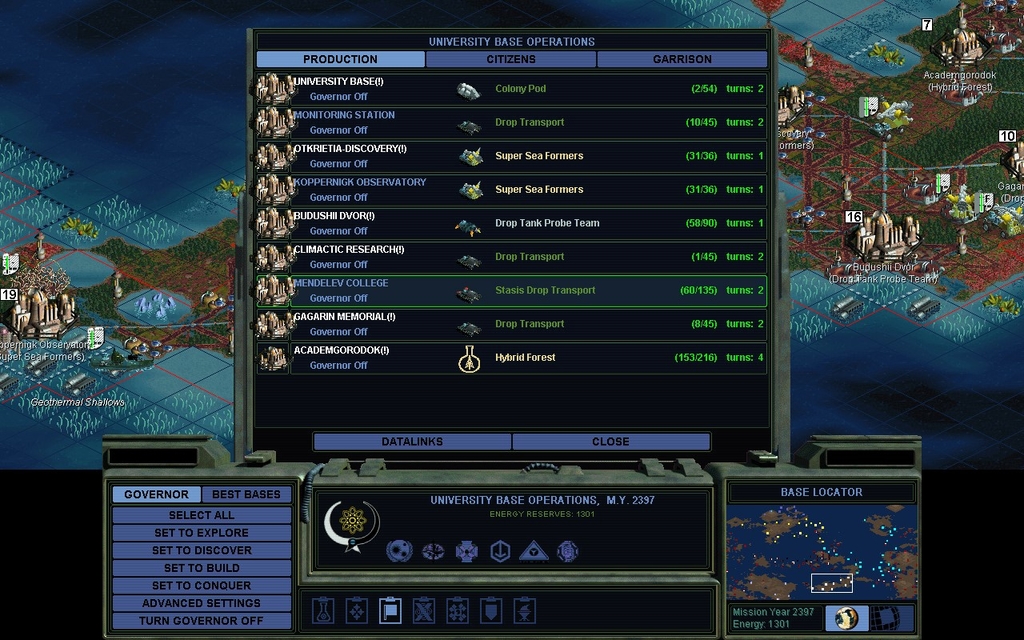Choose Set to Conquer
Viewport: 1024px width, 640px height.
[201, 585]
